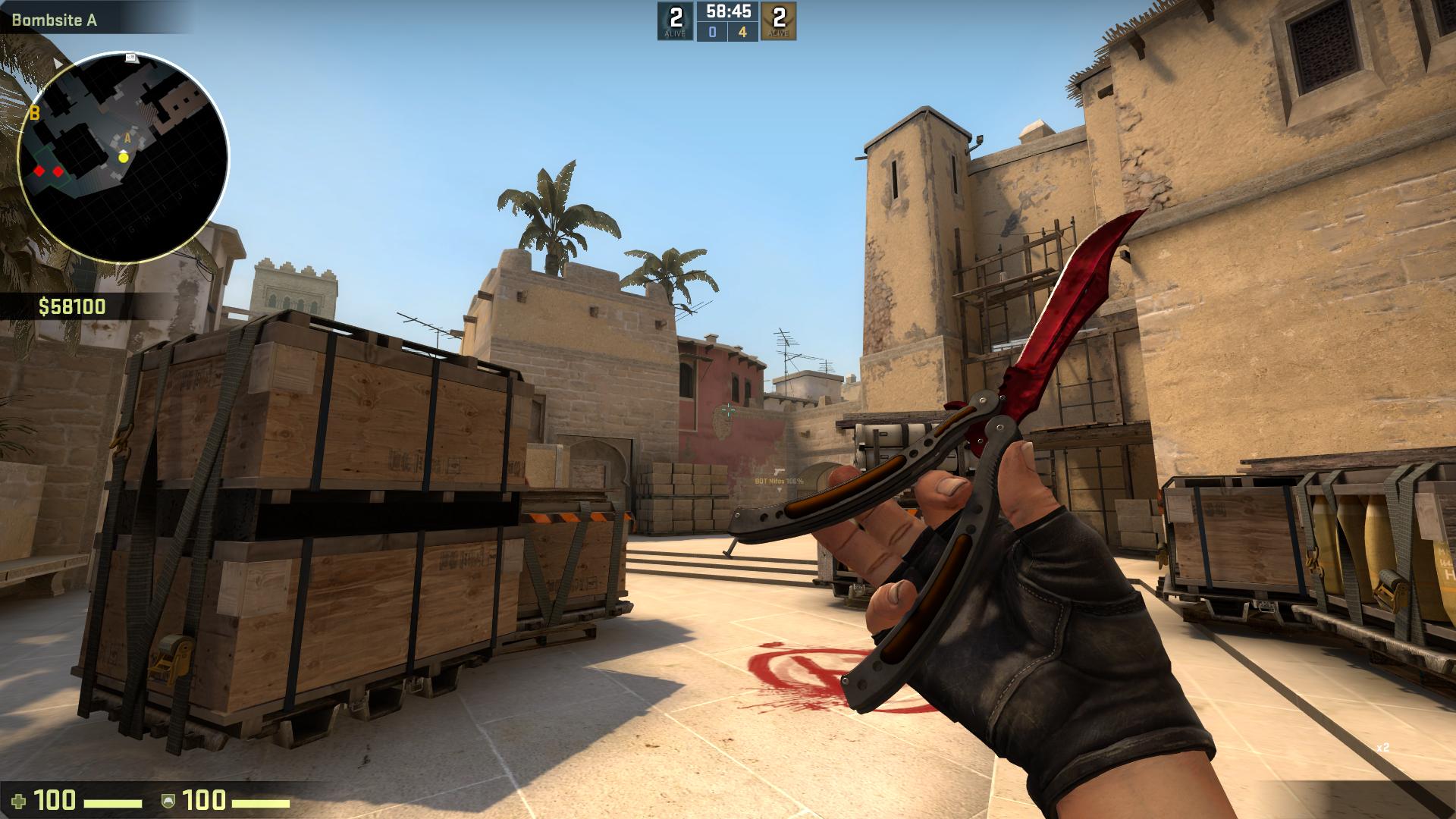Select the CT team alive counter icon
The width and height of the screenshot is (1456, 819).
pyautogui.click(x=676, y=15)
